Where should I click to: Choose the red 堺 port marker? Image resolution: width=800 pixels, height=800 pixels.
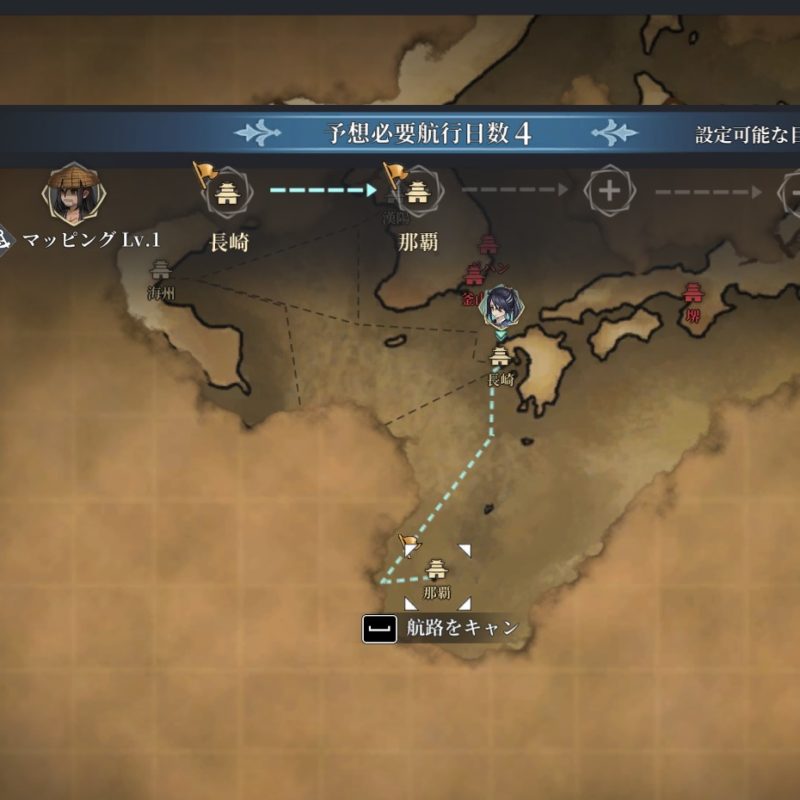tap(692, 293)
